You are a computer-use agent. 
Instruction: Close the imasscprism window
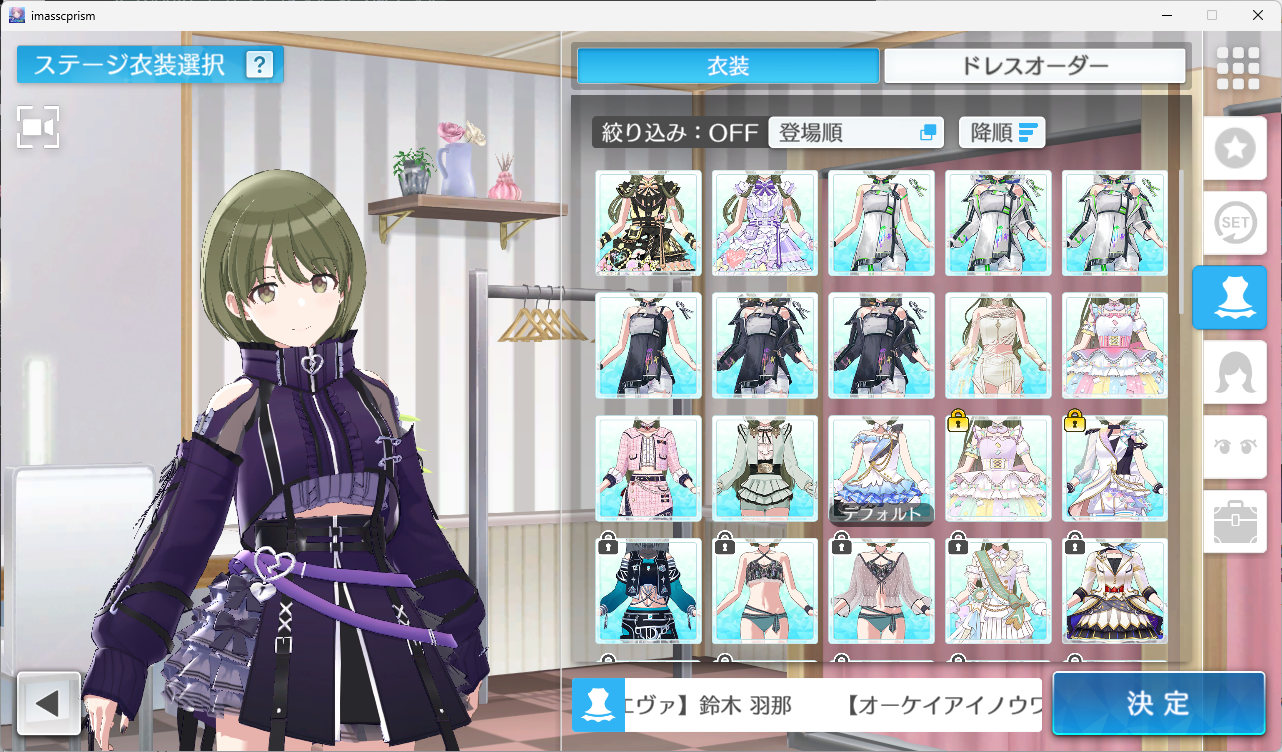coord(1257,15)
